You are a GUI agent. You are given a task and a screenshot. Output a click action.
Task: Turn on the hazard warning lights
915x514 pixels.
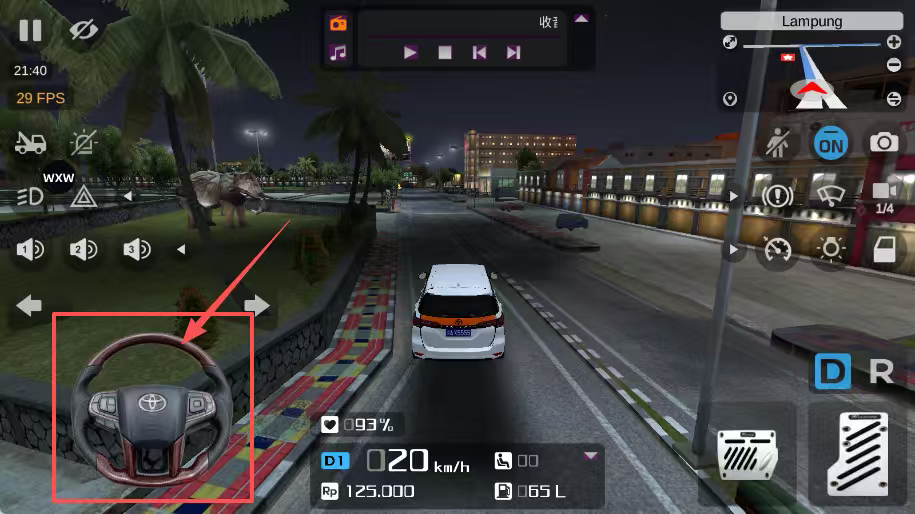(83, 196)
